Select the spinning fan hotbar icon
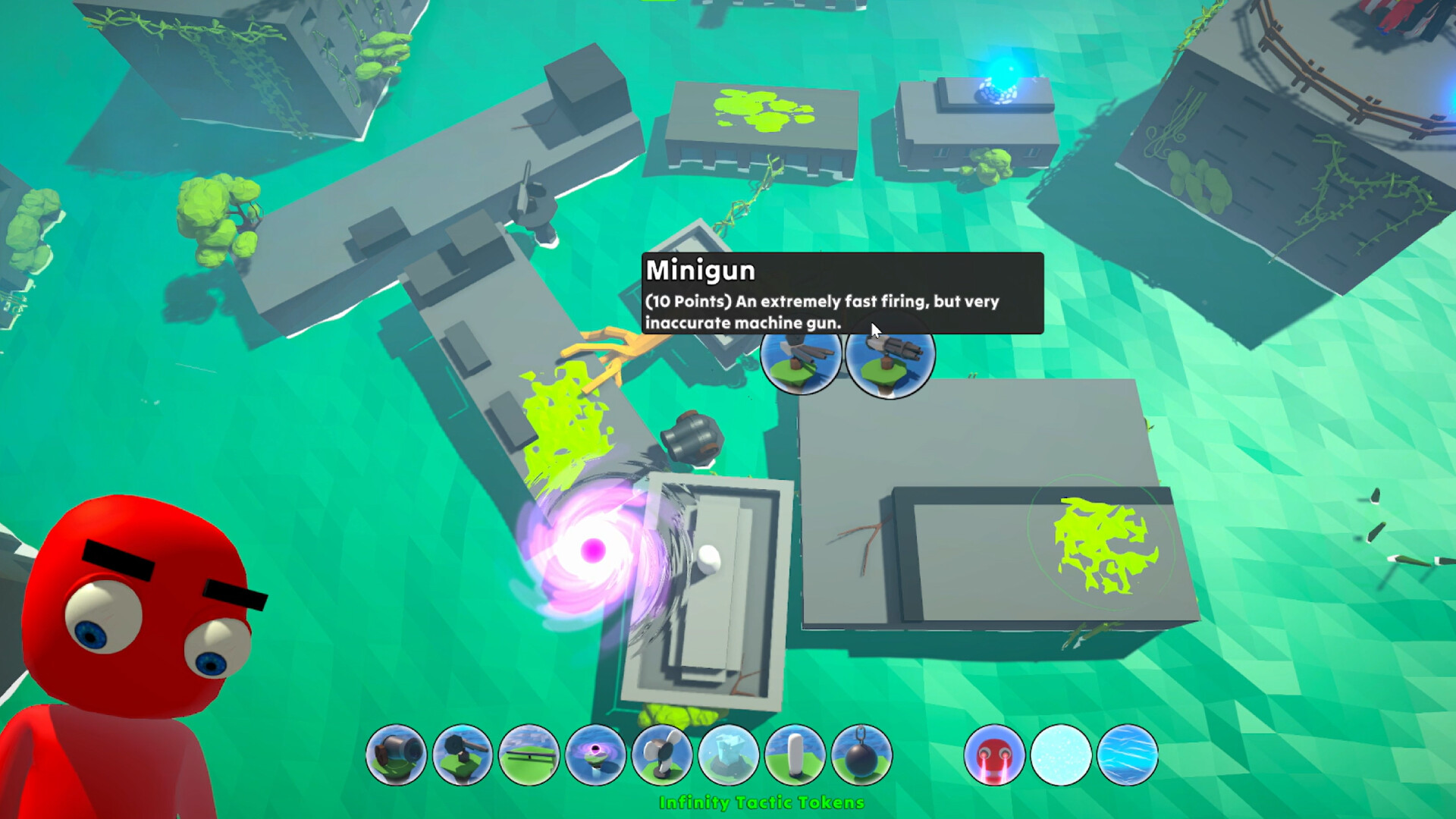The image size is (1456, 819). pyautogui.click(x=661, y=756)
